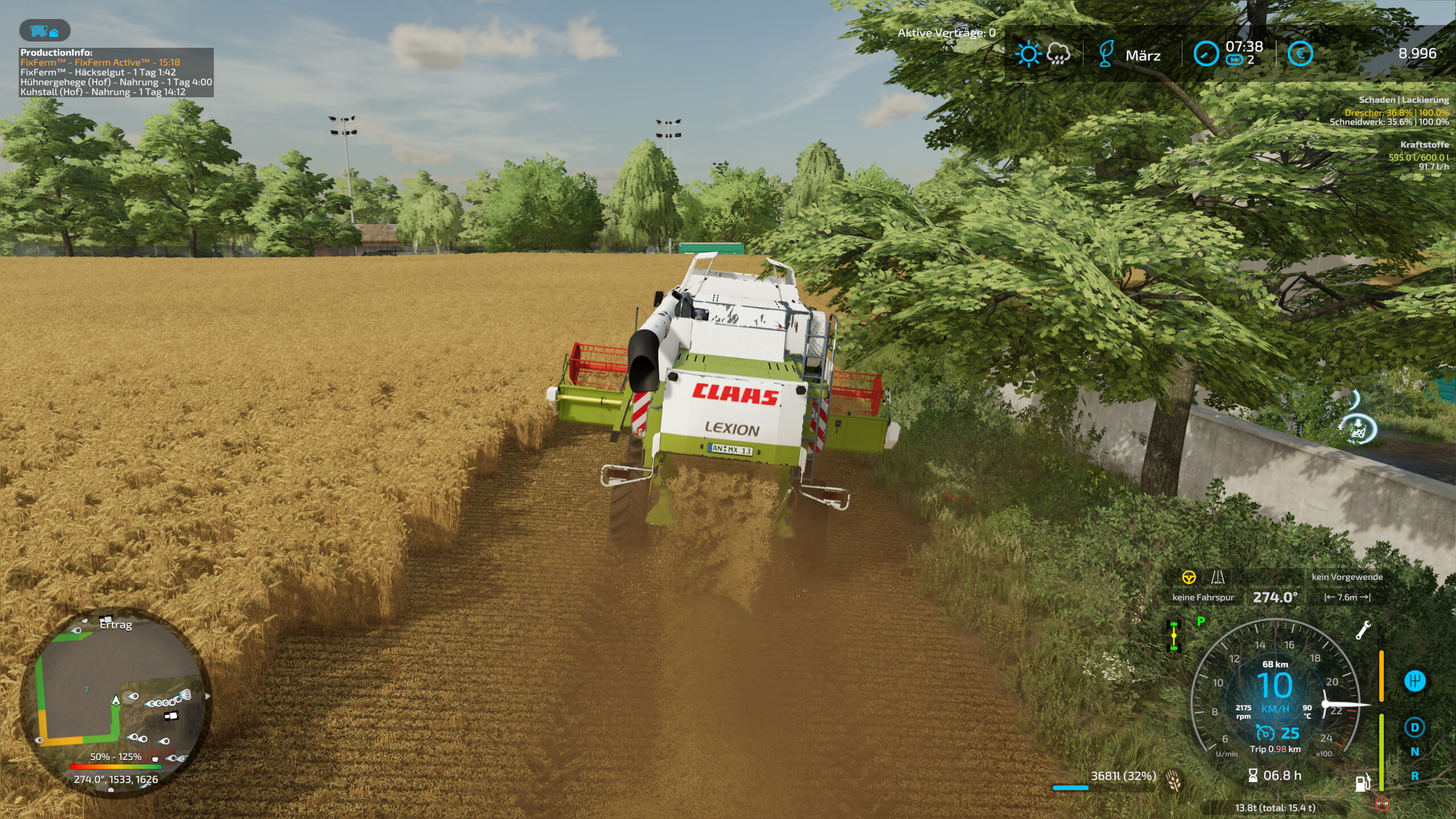Select the D drive direction indicator
1456x819 pixels.
tap(1414, 727)
